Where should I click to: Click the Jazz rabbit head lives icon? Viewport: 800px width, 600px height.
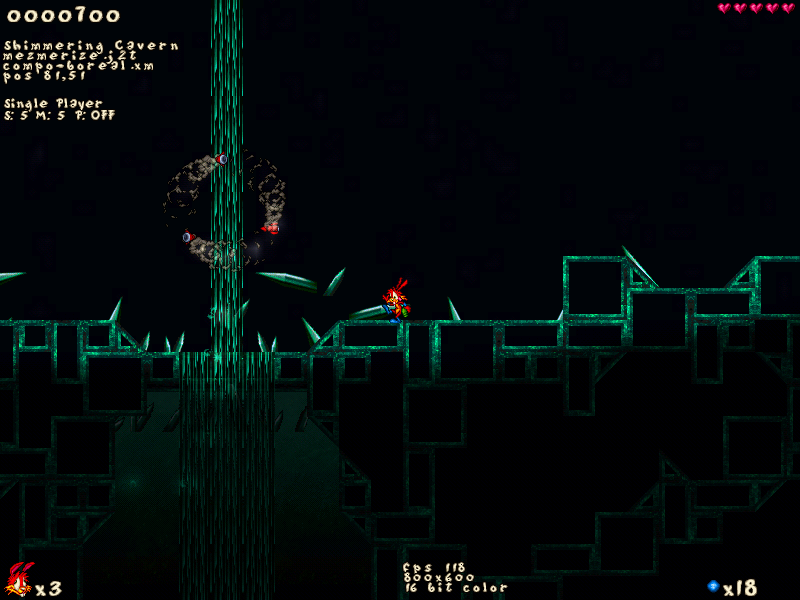tap(18, 579)
